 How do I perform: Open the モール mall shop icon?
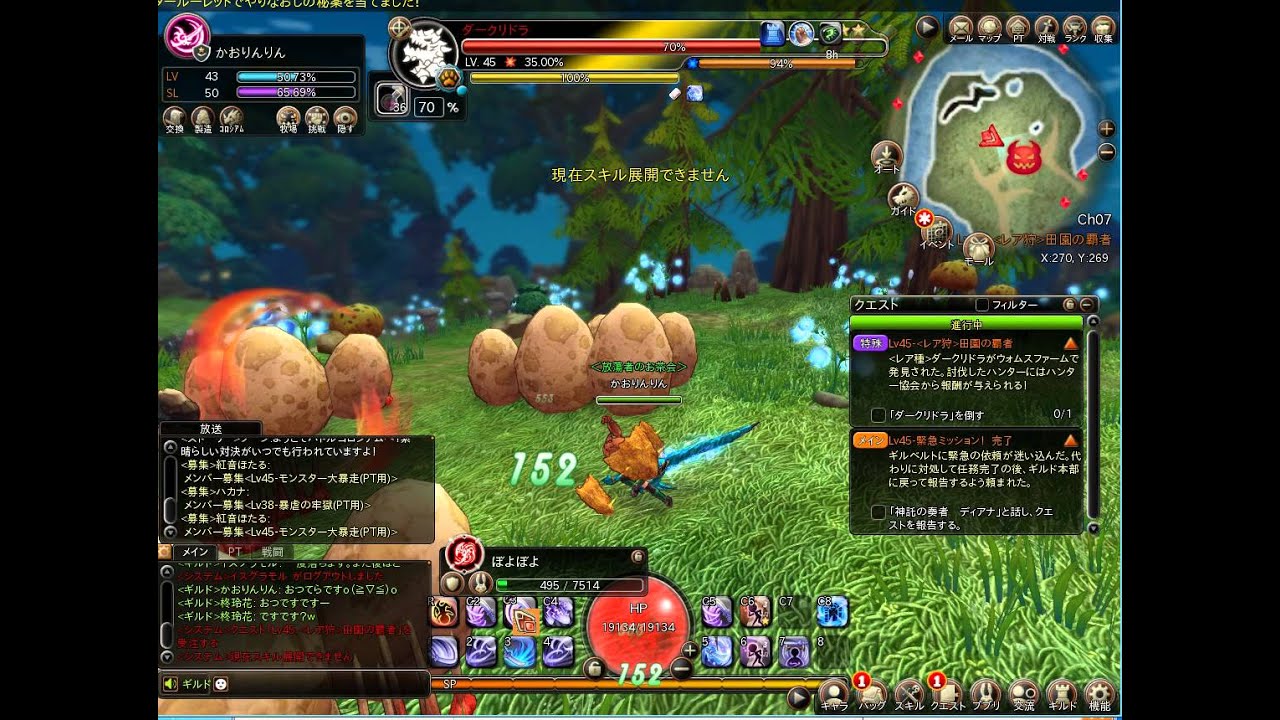(x=978, y=247)
